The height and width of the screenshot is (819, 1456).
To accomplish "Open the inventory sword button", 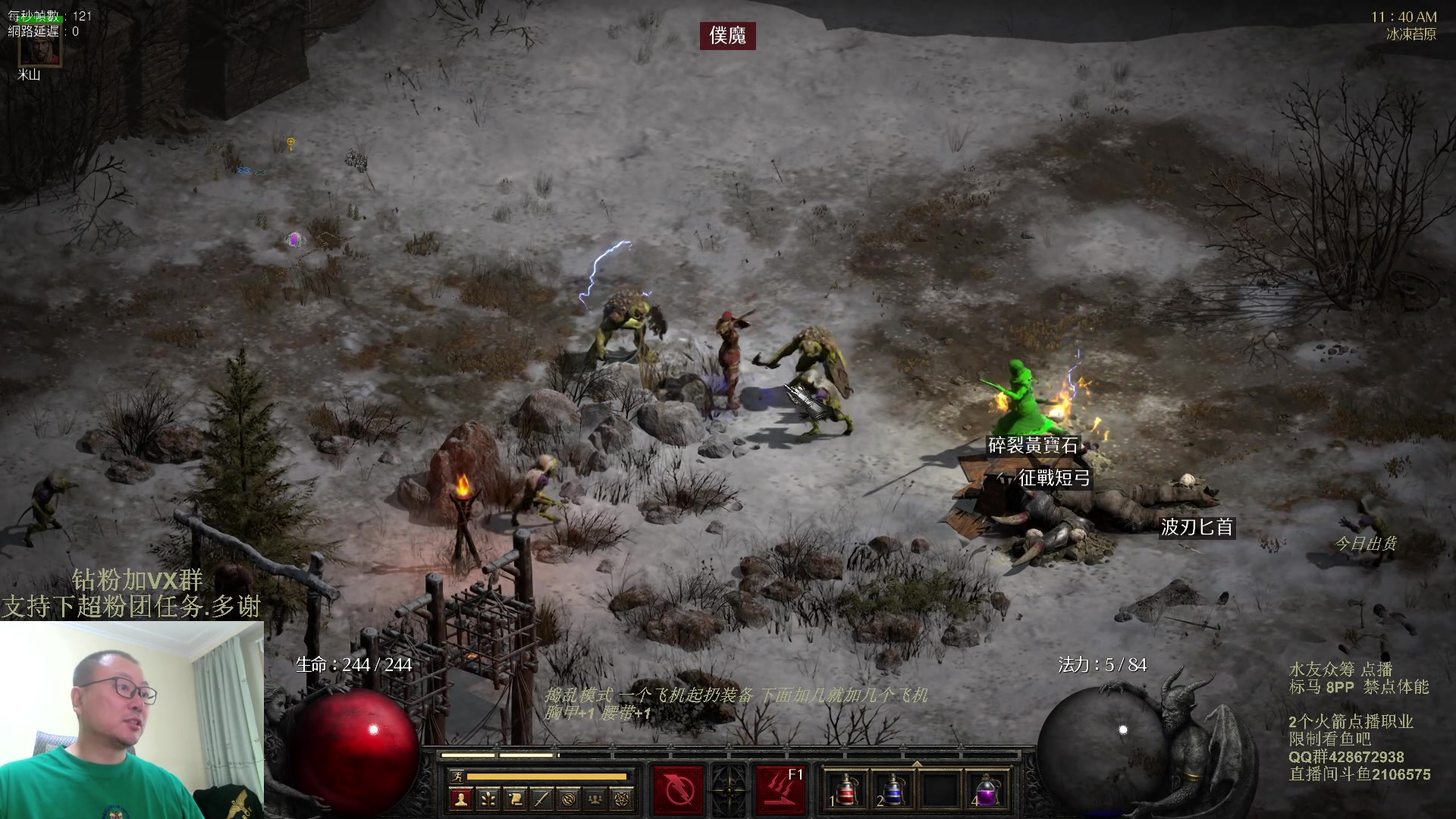I will 541,799.
